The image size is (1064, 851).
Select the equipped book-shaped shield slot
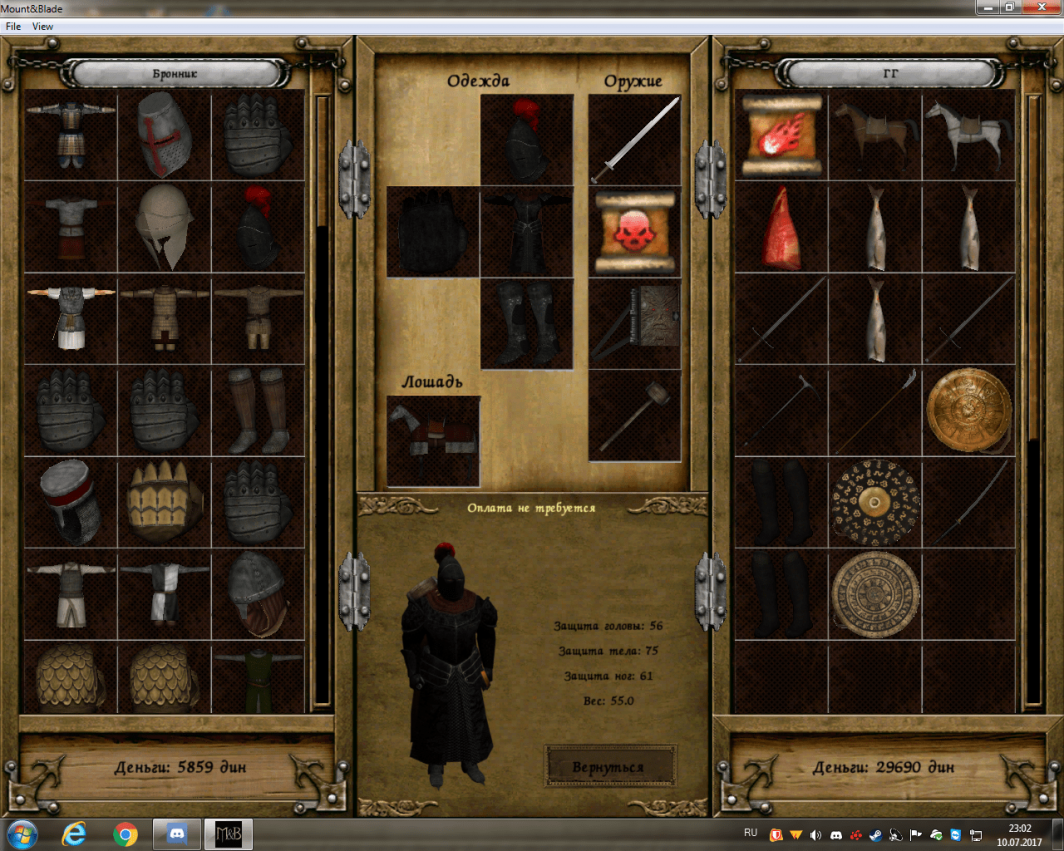[634, 323]
